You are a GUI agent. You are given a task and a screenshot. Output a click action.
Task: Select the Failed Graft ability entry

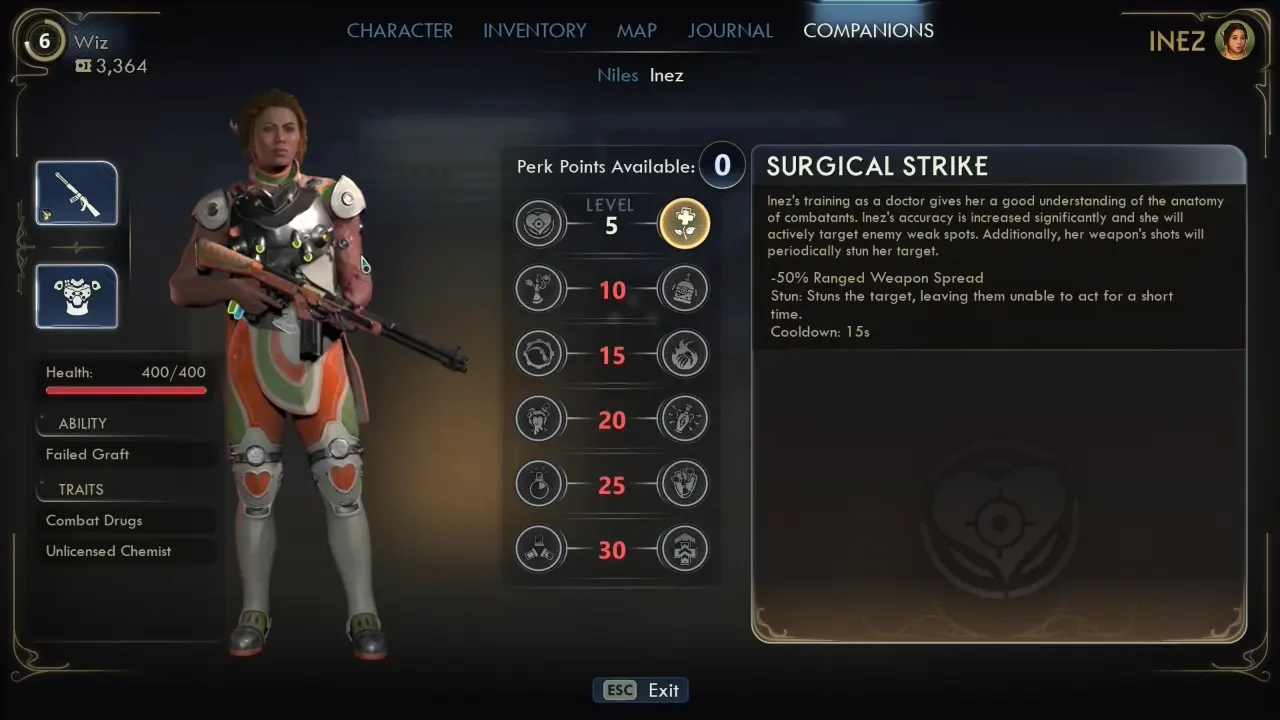(x=87, y=454)
